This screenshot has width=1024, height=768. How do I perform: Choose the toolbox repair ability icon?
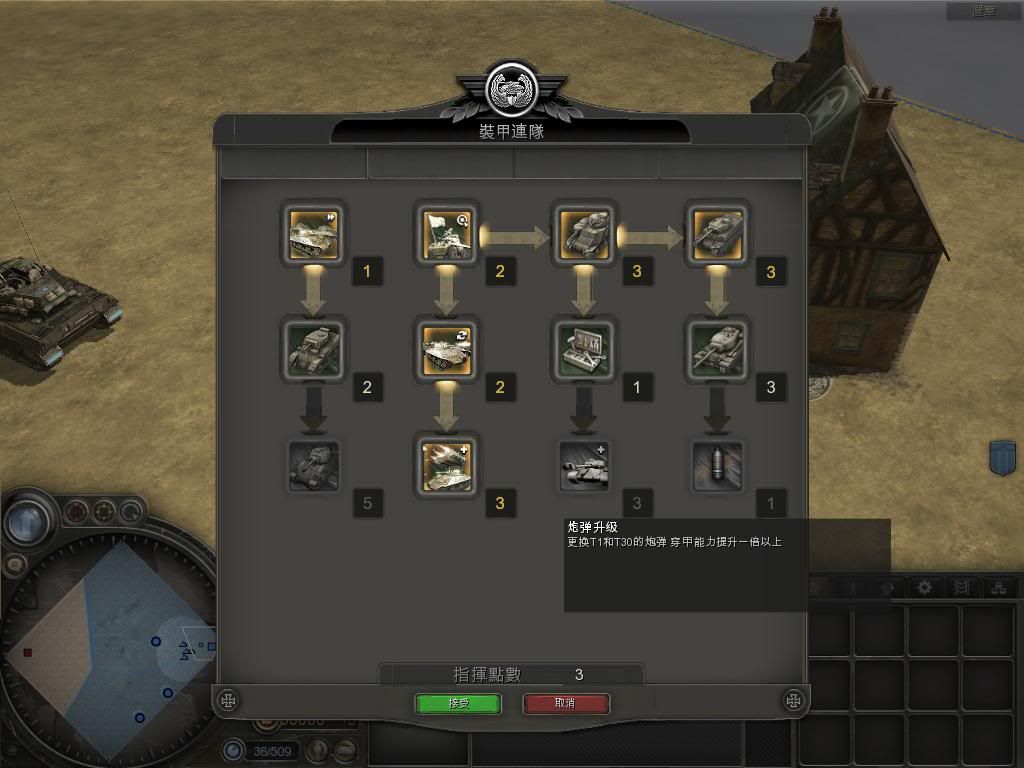pos(584,350)
